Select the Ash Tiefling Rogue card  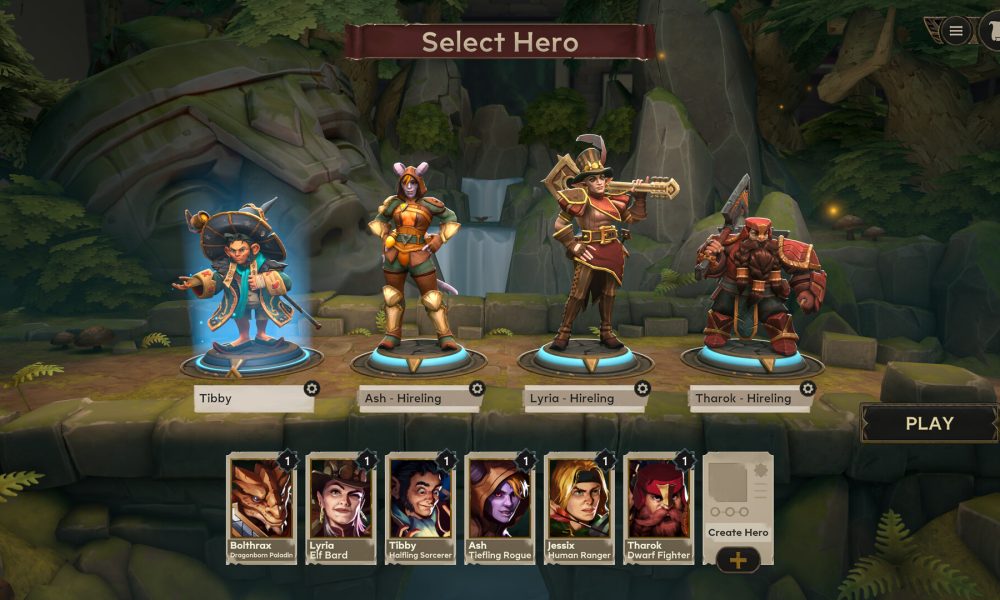tap(500, 507)
